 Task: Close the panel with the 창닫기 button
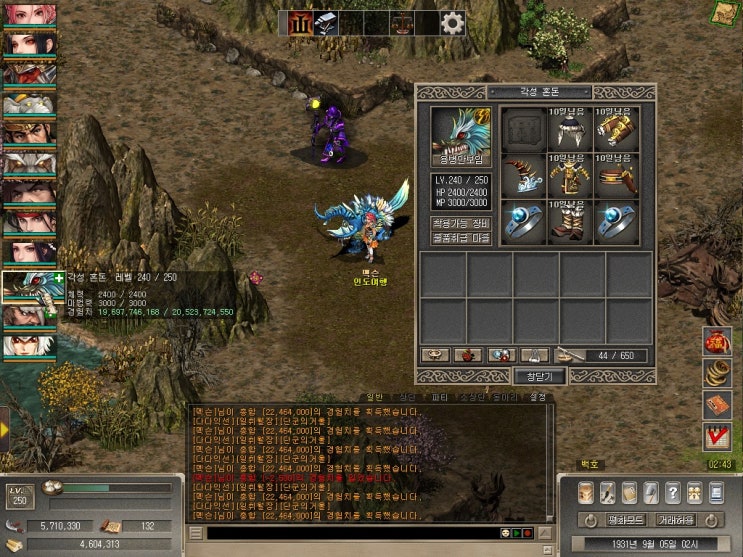pos(539,376)
